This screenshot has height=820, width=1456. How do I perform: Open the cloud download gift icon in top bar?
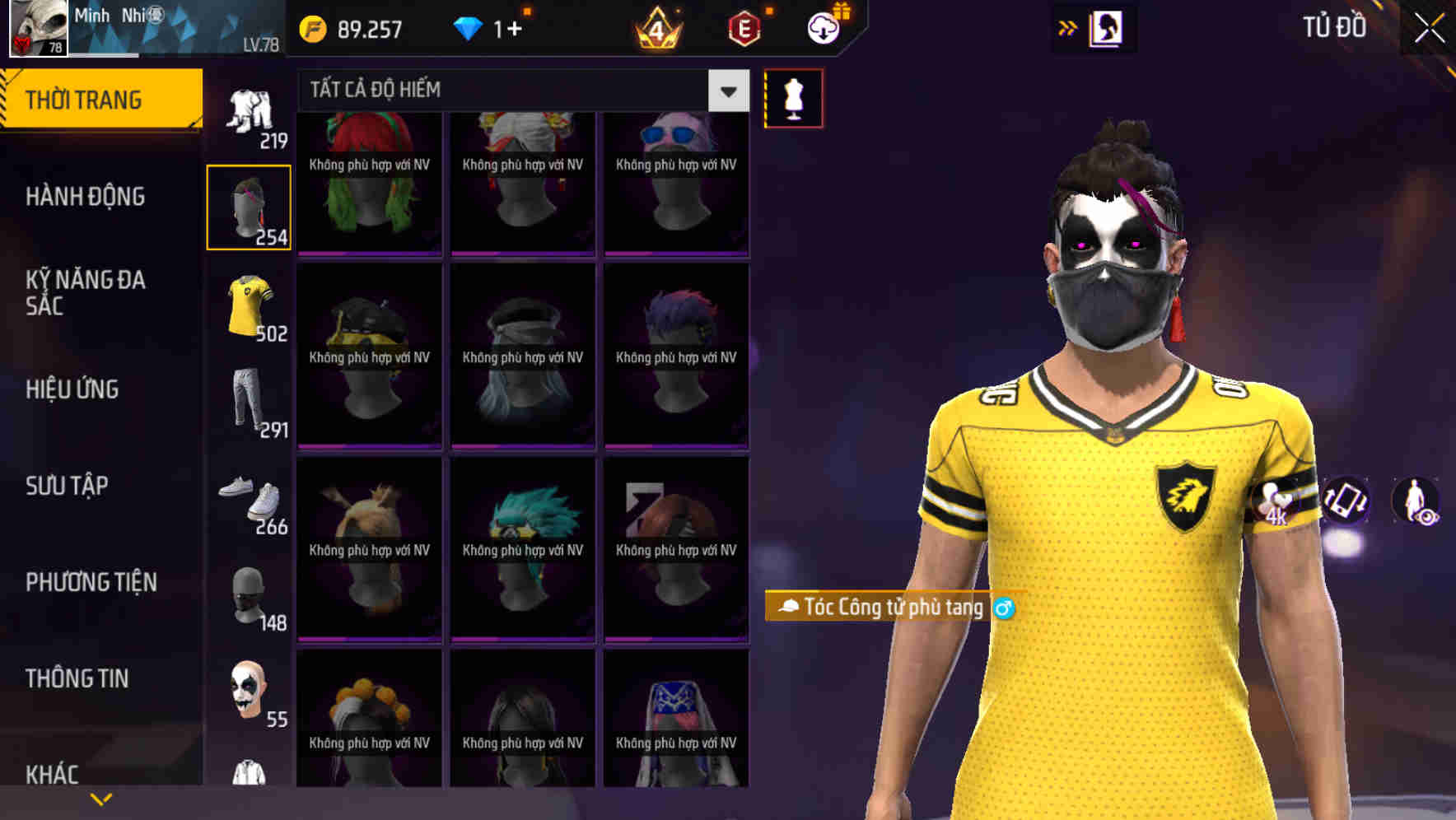click(821, 26)
